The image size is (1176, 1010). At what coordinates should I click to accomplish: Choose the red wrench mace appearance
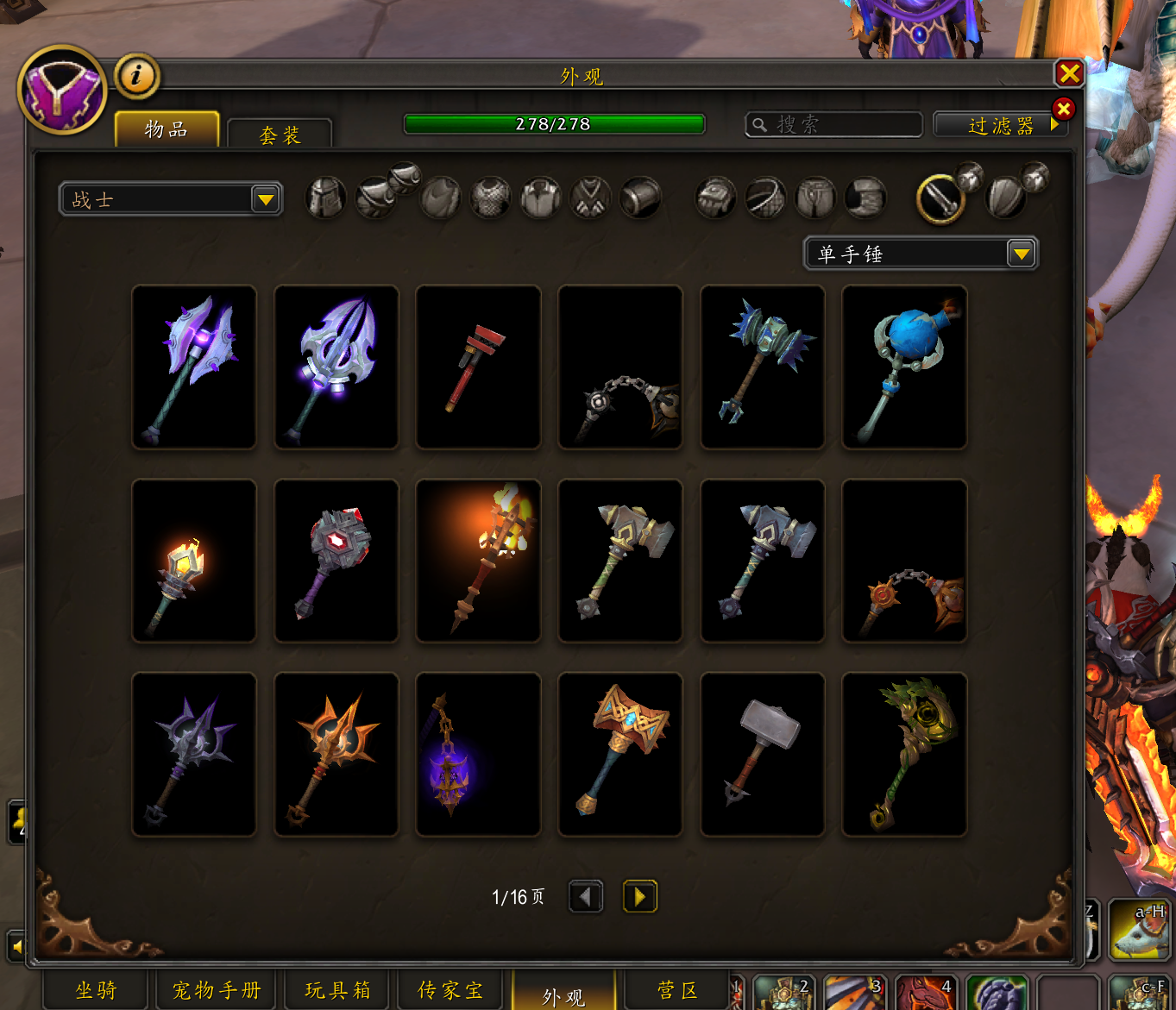tap(478, 367)
